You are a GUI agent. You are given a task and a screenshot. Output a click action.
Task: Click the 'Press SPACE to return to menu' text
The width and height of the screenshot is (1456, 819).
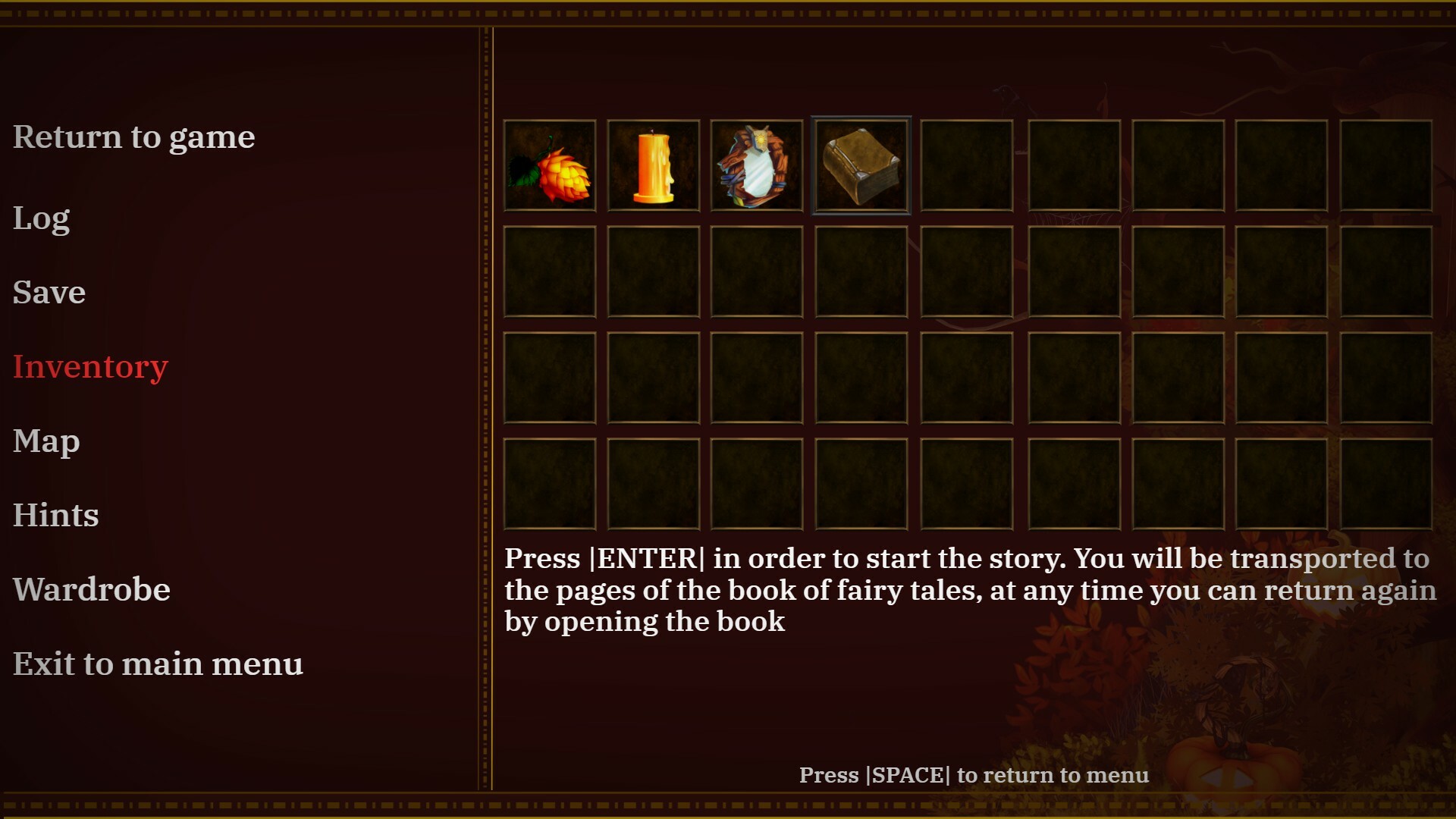coord(974,775)
